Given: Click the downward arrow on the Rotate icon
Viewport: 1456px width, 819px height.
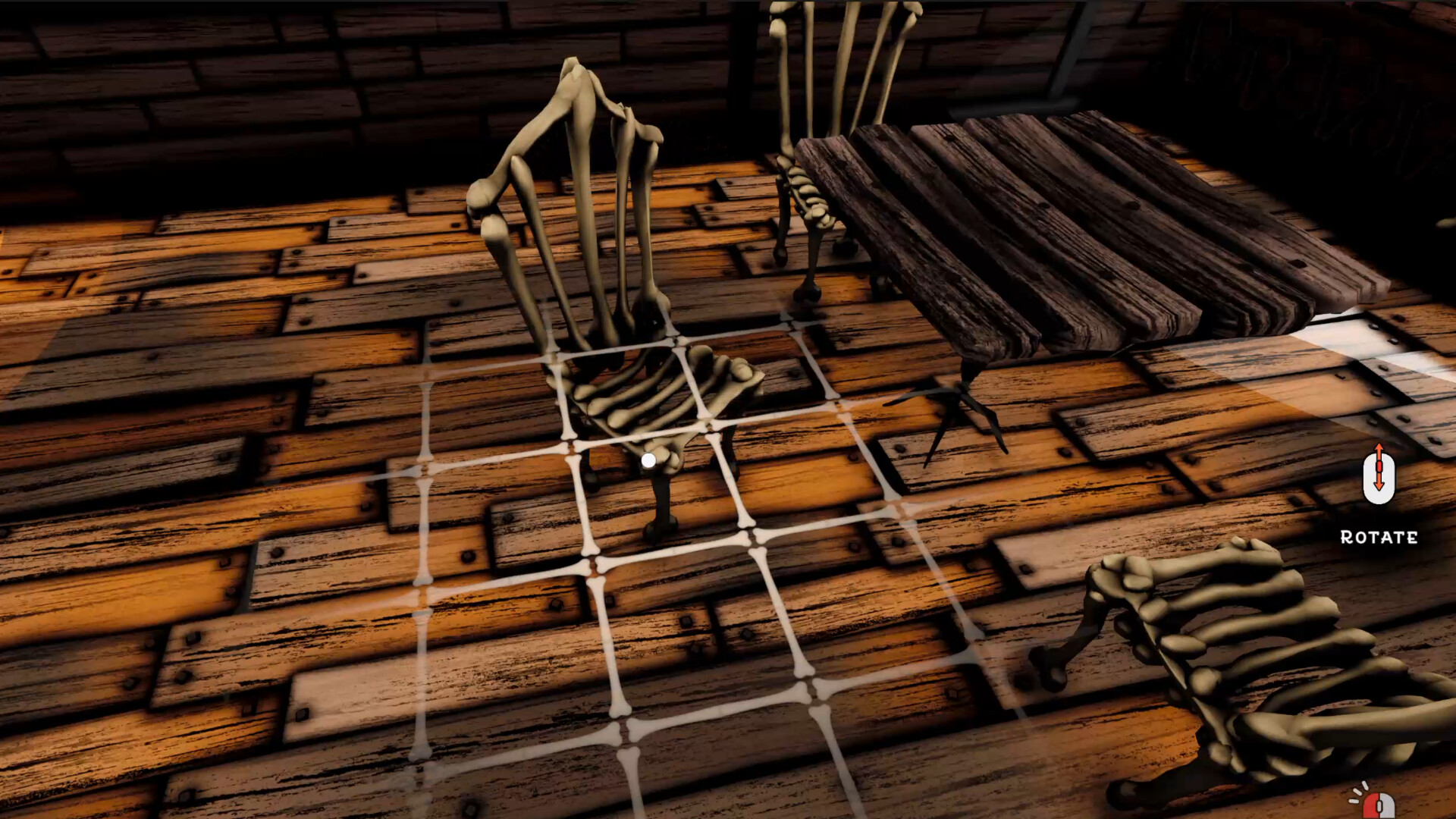Looking at the screenshot, I should pyautogui.click(x=1379, y=485).
